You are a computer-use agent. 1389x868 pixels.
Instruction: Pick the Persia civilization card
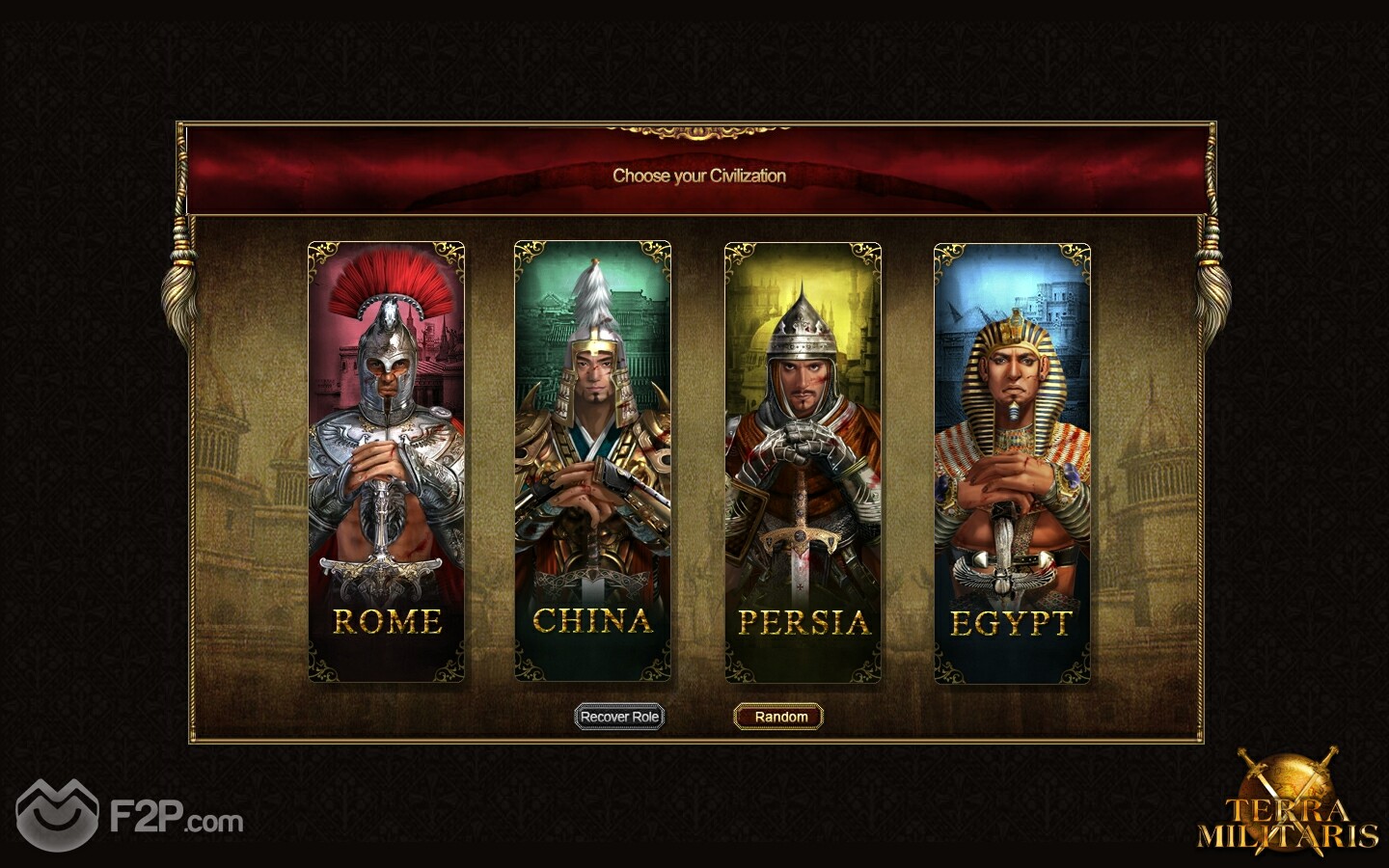point(803,461)
